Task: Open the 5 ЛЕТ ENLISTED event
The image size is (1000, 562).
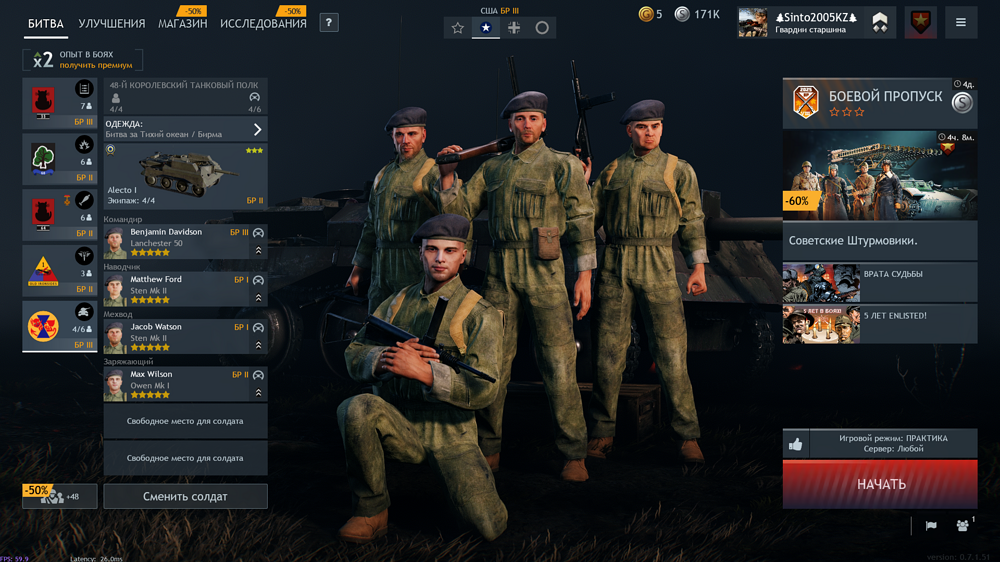Action: point(880,324)
